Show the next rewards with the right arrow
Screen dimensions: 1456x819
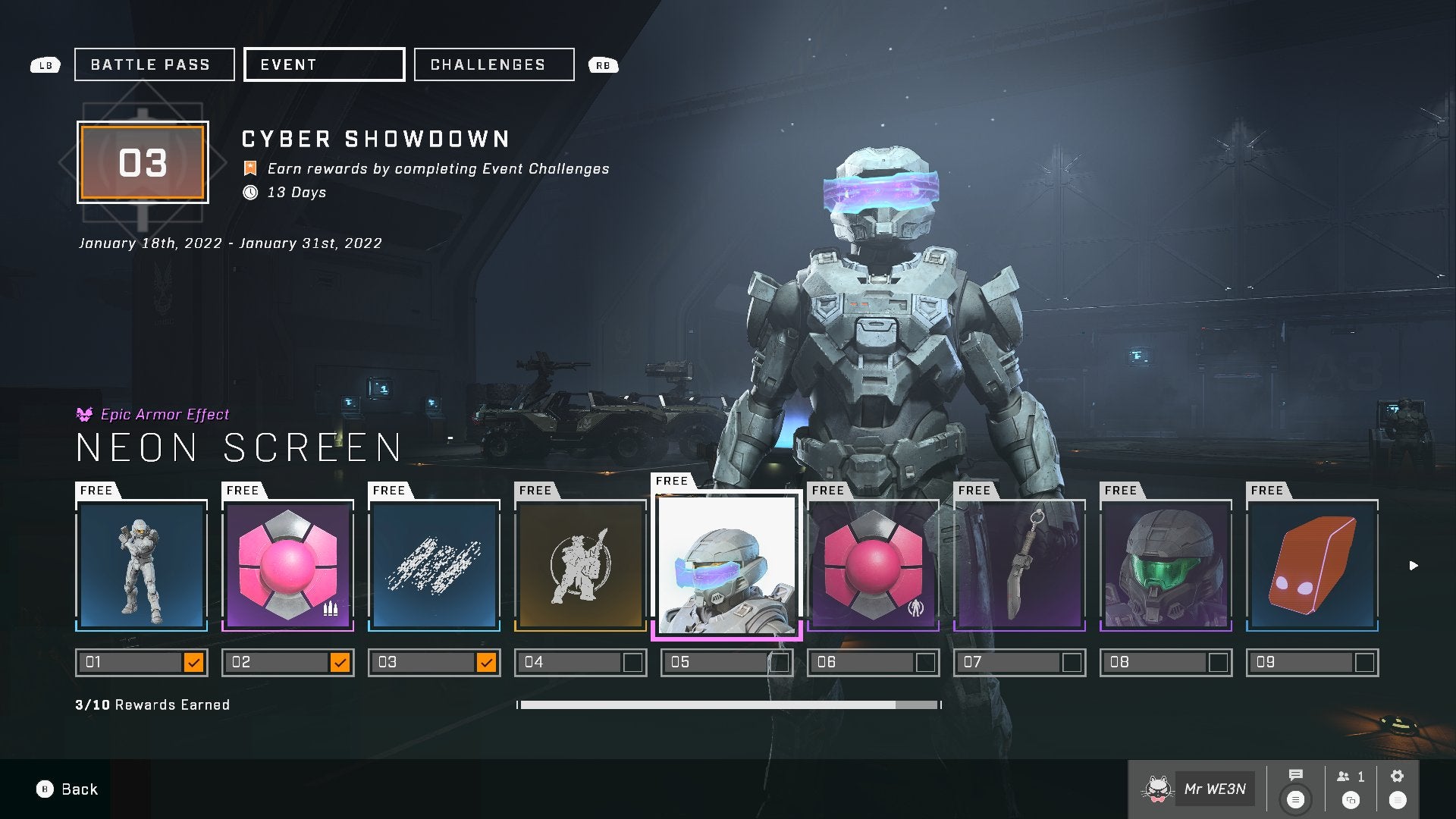[x=1414, y=566]
